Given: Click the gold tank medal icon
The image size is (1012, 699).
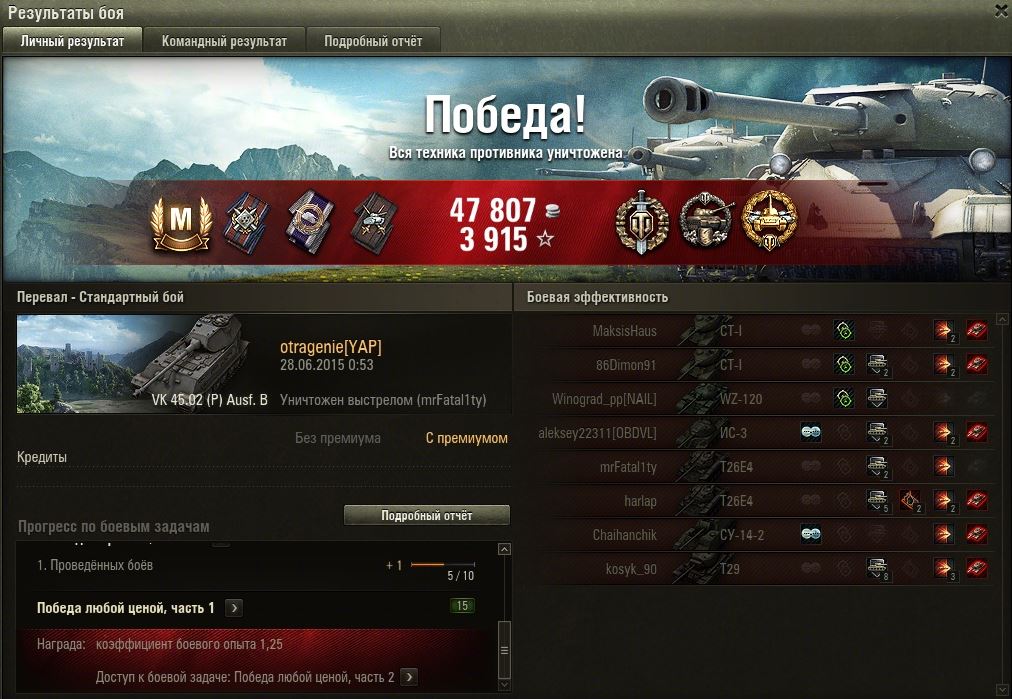Looking at the screenshot, I should pos(768,221).
